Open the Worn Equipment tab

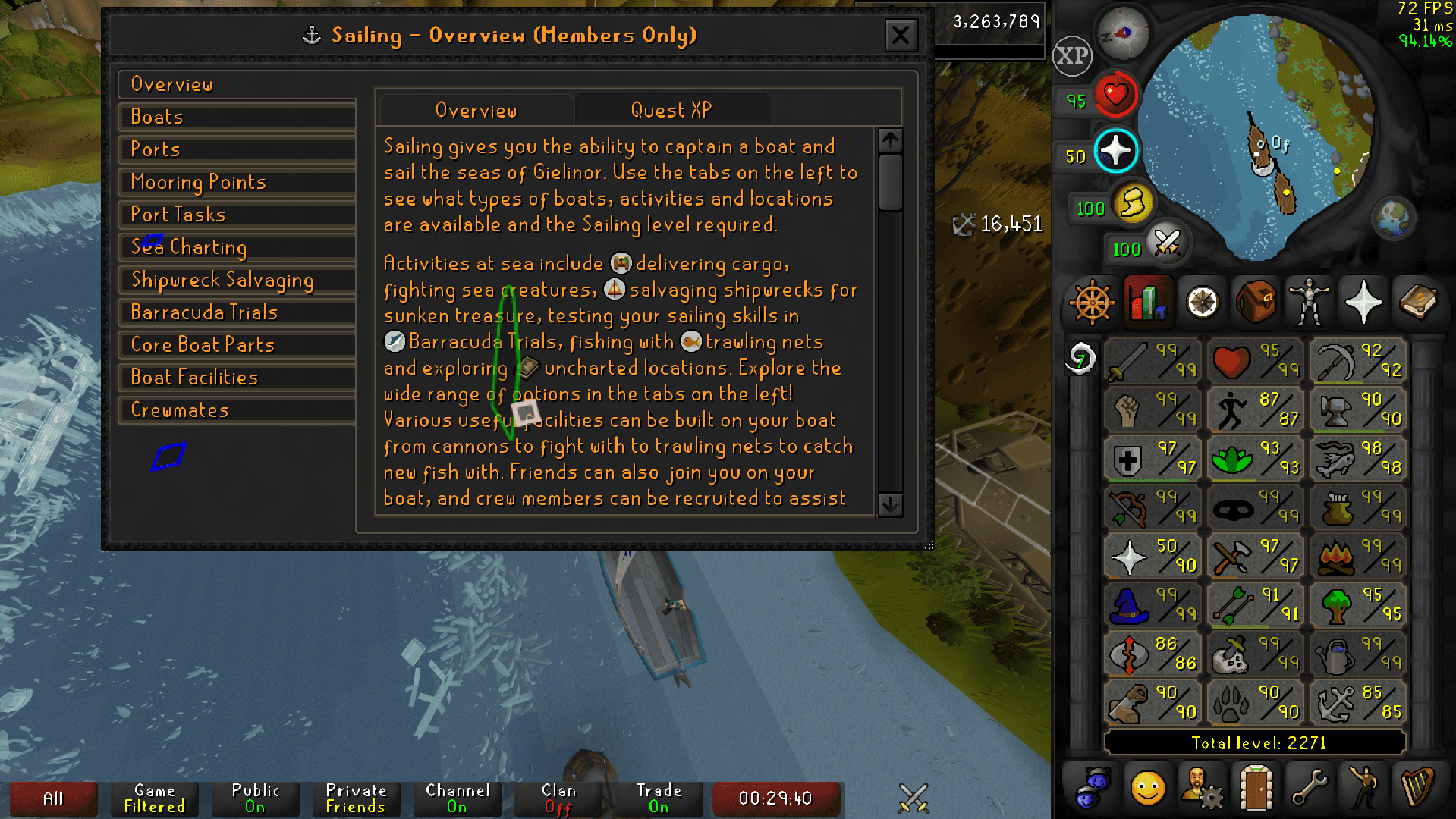pos(1309,303)
